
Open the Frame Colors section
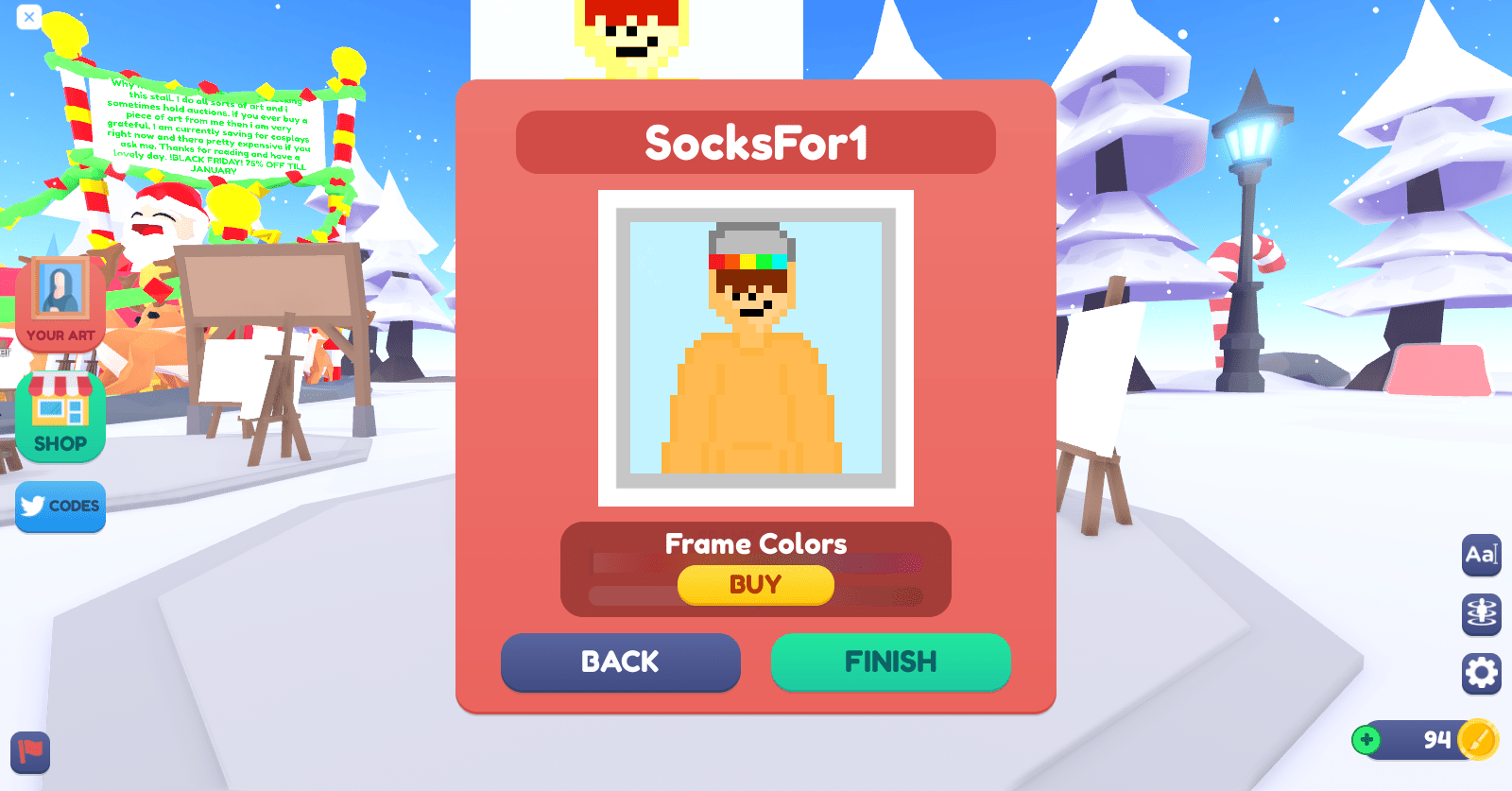point(755,543)
